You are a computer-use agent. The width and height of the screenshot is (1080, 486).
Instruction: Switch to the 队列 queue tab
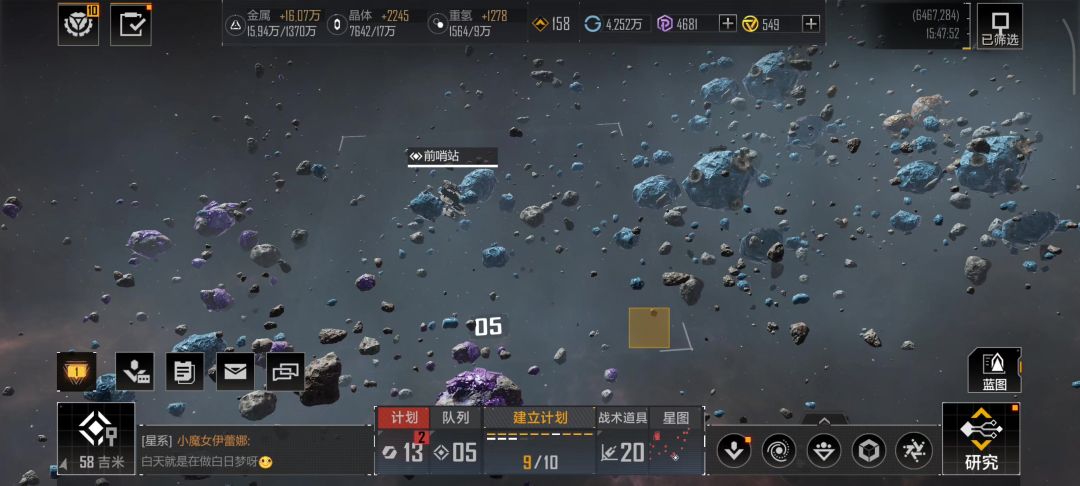456,418
